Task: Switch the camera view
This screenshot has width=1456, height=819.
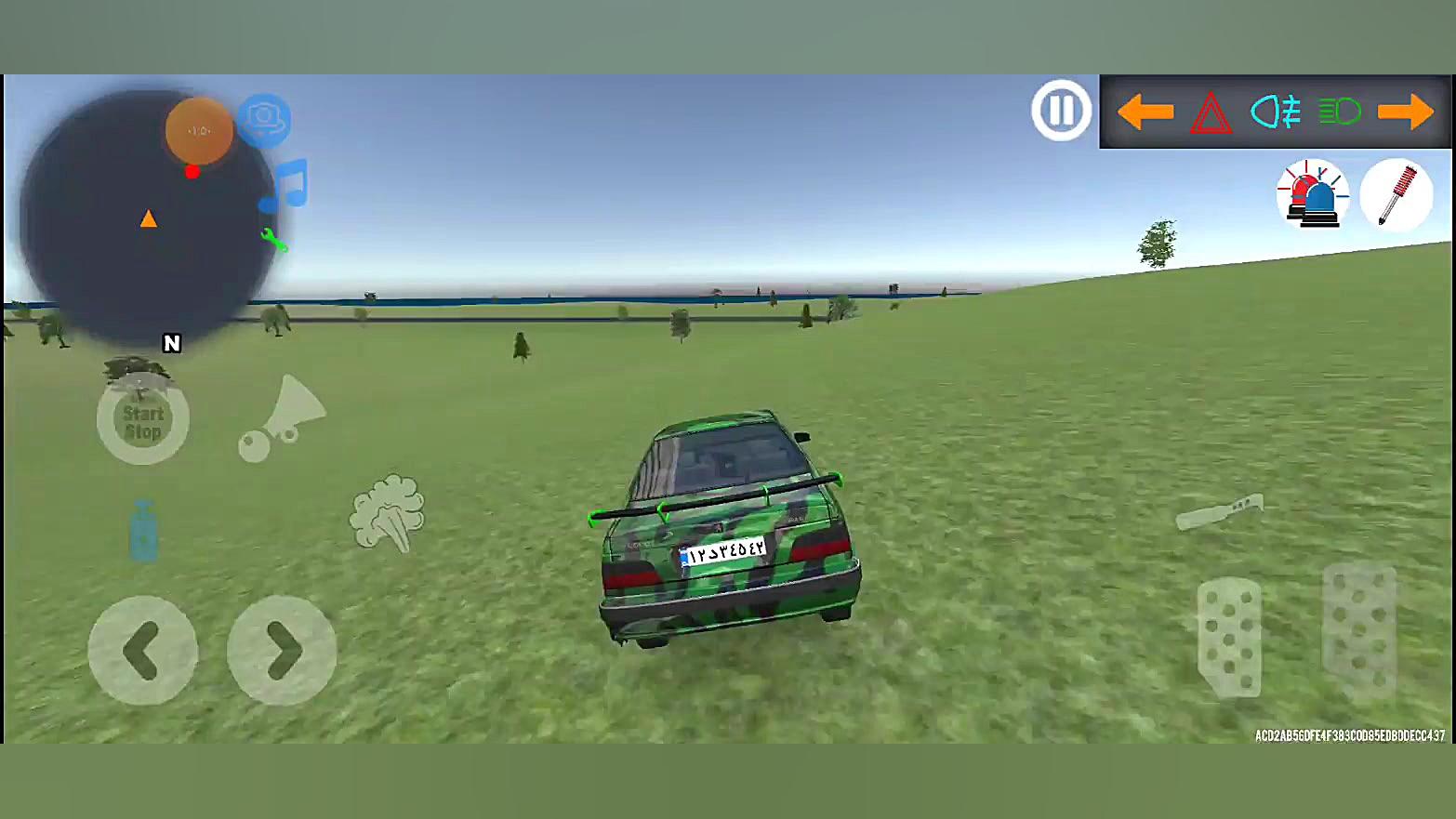Action: (264, 119)
